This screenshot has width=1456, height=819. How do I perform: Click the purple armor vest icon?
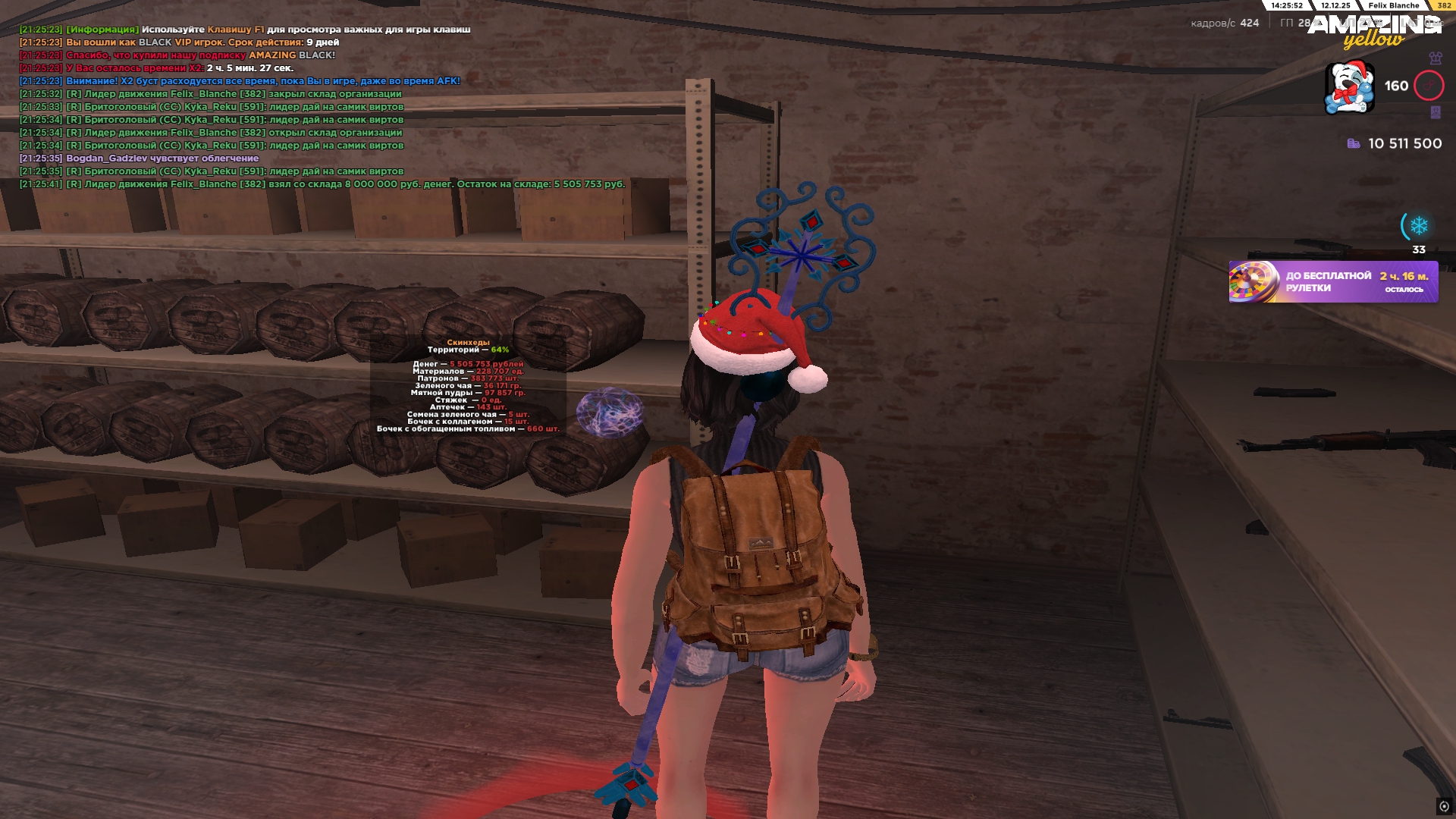pos(1436,58)
